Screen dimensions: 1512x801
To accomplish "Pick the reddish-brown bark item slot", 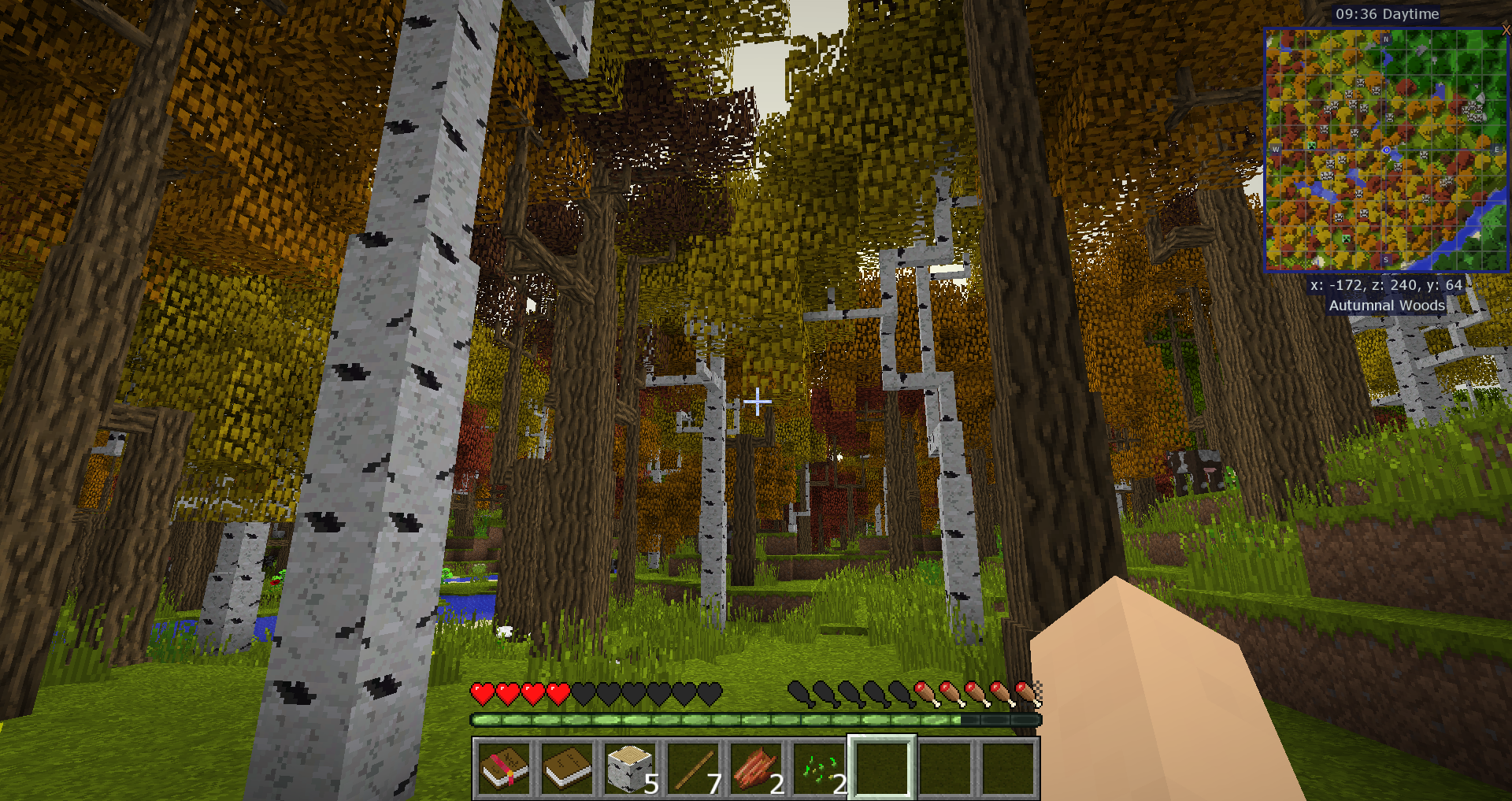I will pyautogui.click(x=756, y=769).
